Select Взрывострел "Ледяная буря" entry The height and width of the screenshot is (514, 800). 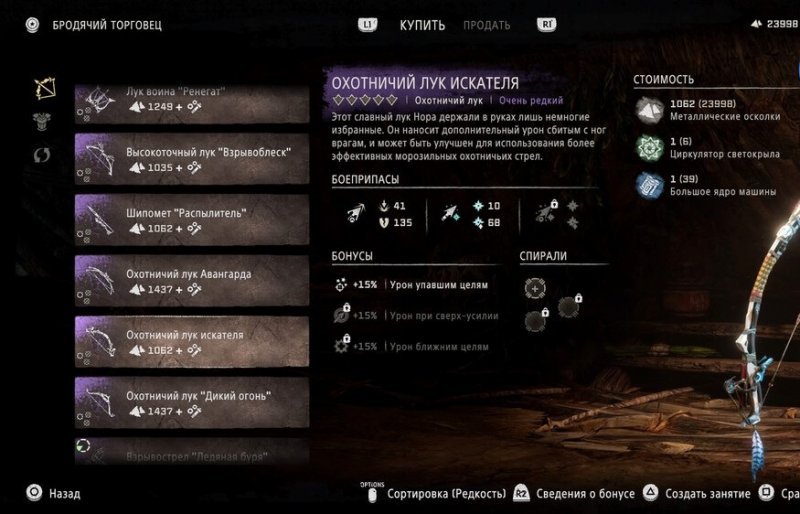[x=190, y=453]
